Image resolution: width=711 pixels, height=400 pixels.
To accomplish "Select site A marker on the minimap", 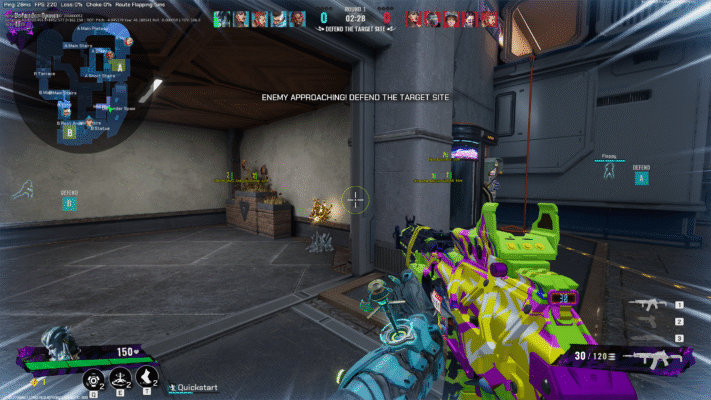I will tap(120, 66).
